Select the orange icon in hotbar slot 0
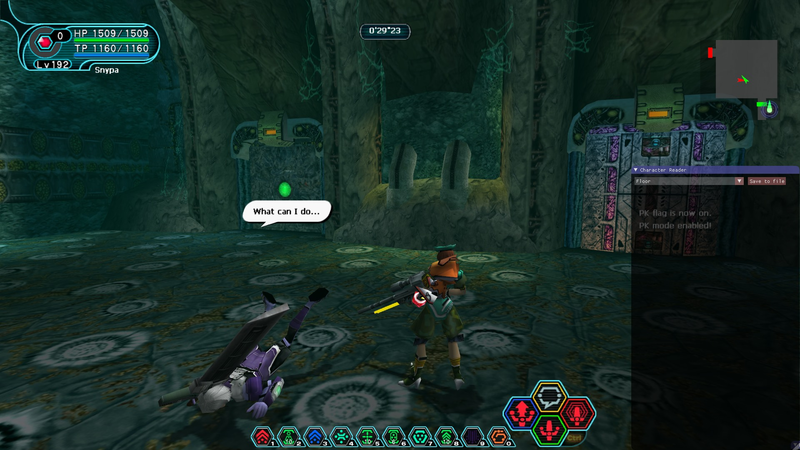800x450 pixels. pyautogui.click(x=497, y=436)
